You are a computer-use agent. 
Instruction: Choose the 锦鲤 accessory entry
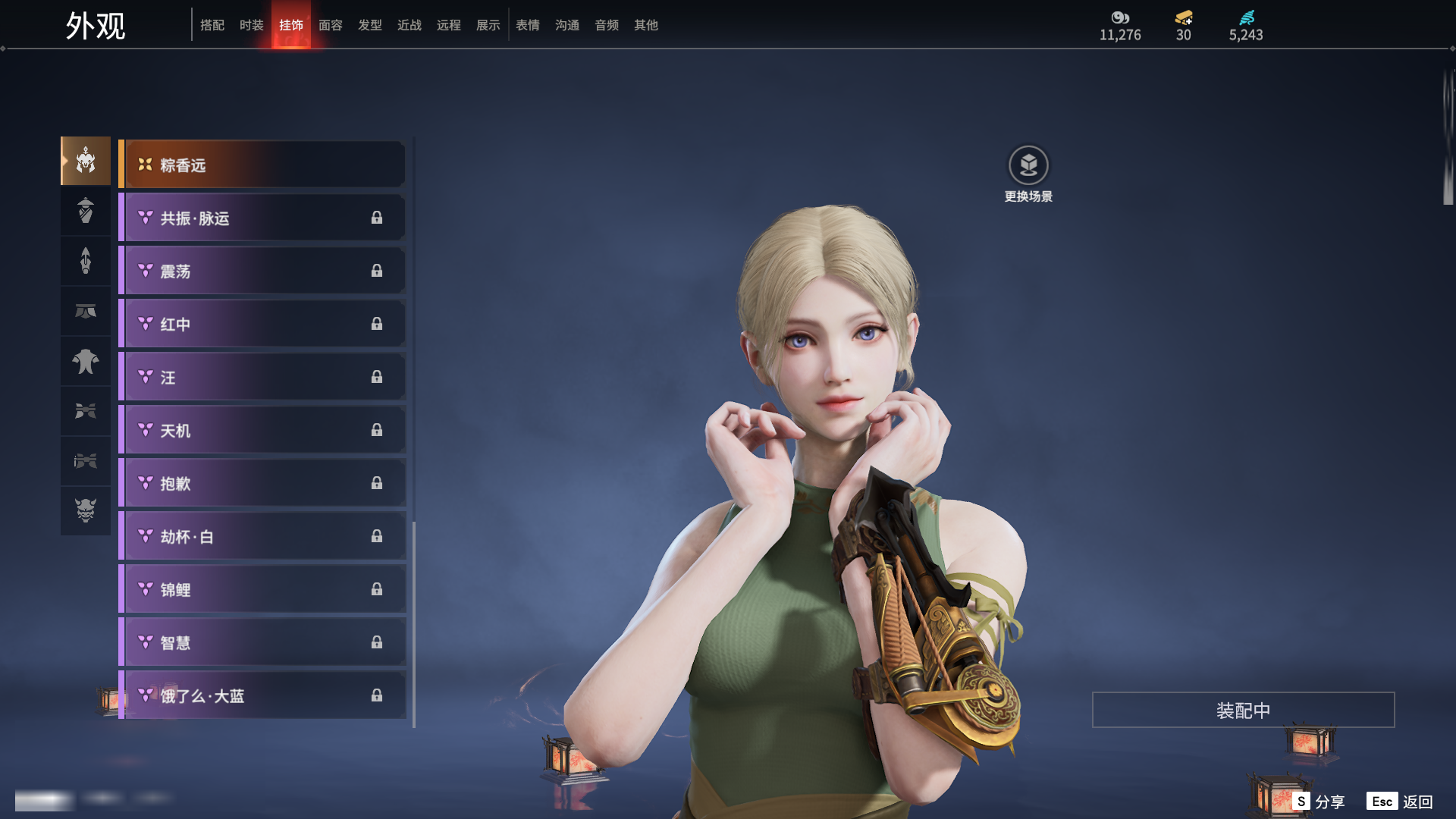click(262, 589)
